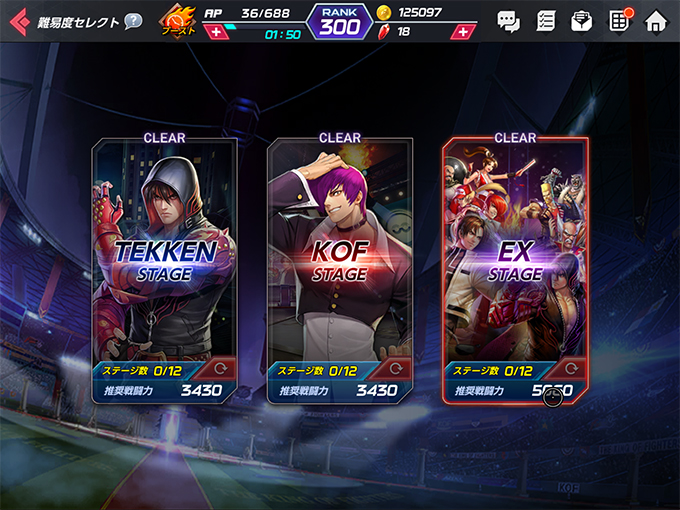Open the gift box mail icon
The image size is (680, 510).
(x=582, y=21)
